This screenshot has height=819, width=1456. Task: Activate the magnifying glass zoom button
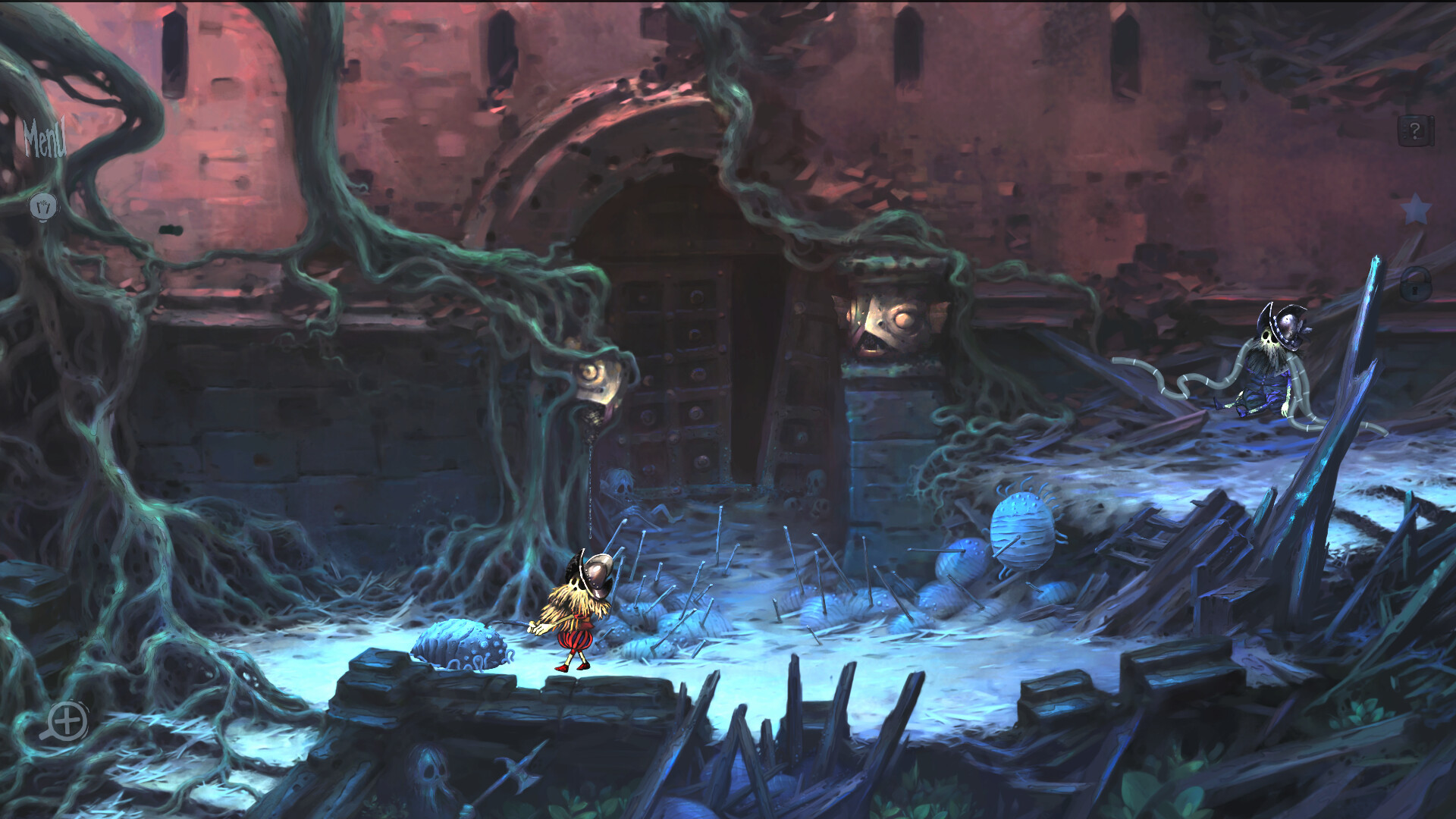tap(65, 720)
